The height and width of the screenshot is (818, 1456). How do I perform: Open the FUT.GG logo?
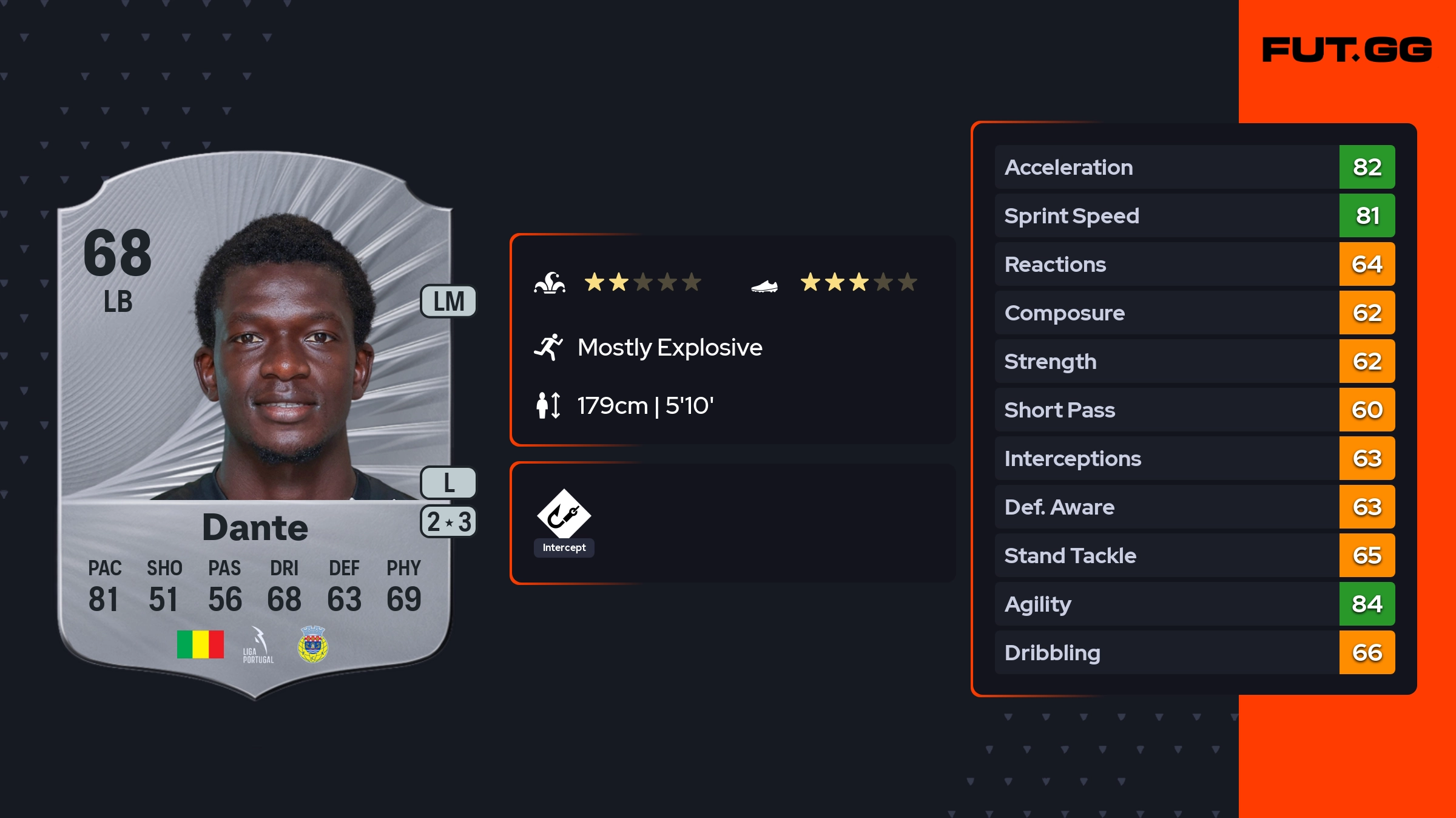pyautogui.click(x=1347, y=50)
